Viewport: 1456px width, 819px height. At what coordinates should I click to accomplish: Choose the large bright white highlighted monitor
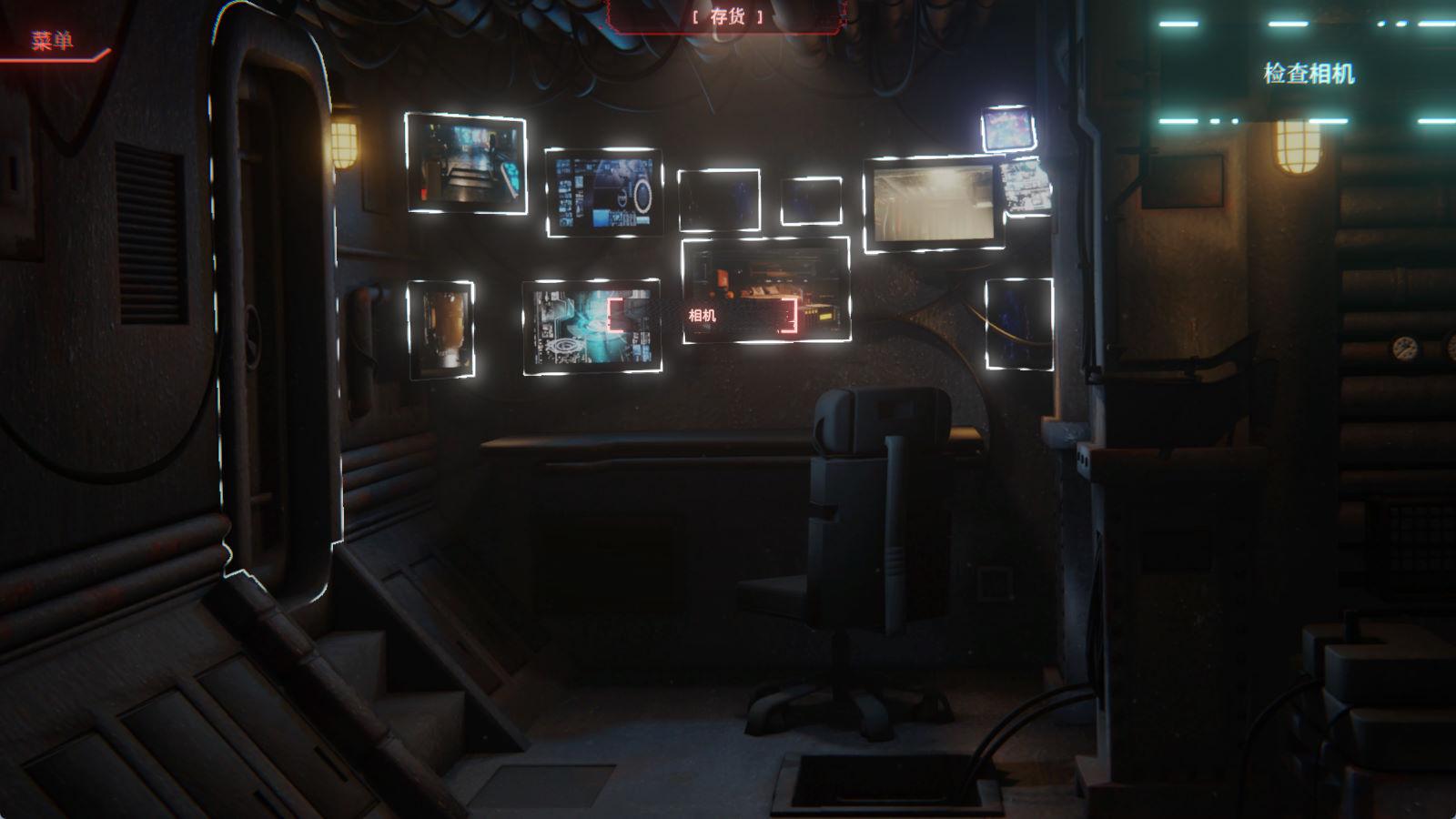tap(933, 204)
